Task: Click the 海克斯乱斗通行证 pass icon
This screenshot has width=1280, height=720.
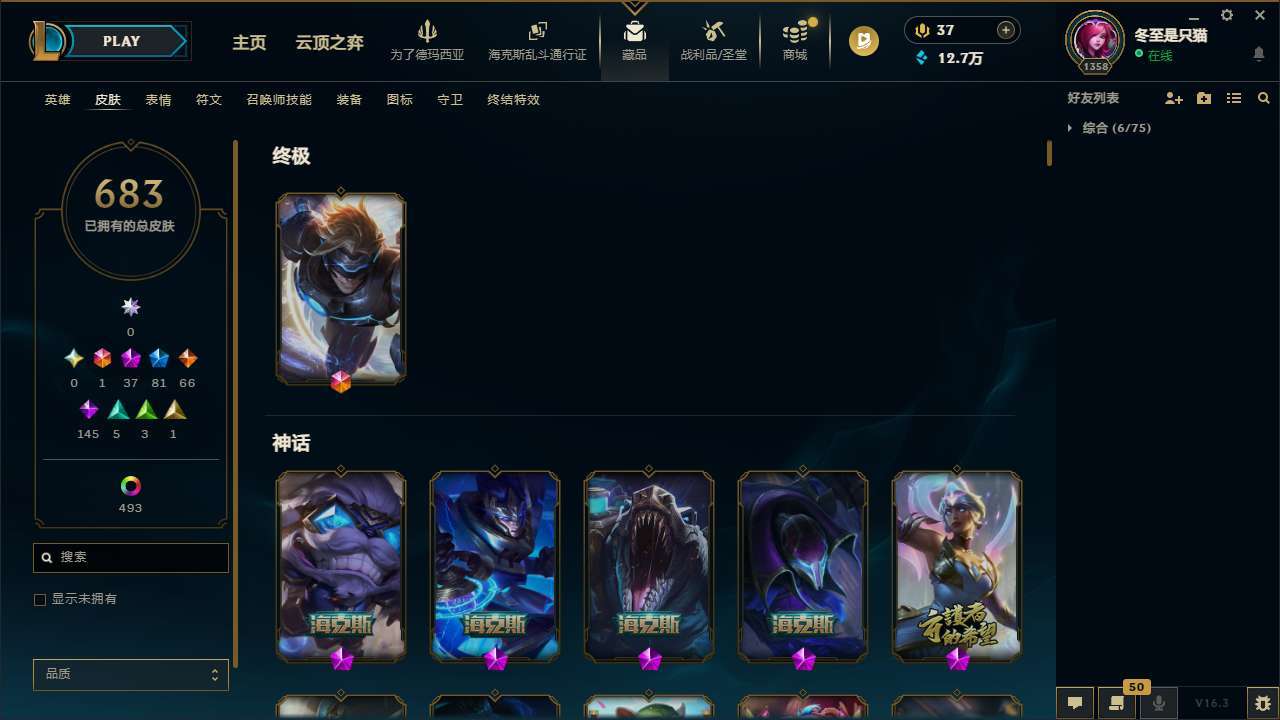Action: (537, 32)
